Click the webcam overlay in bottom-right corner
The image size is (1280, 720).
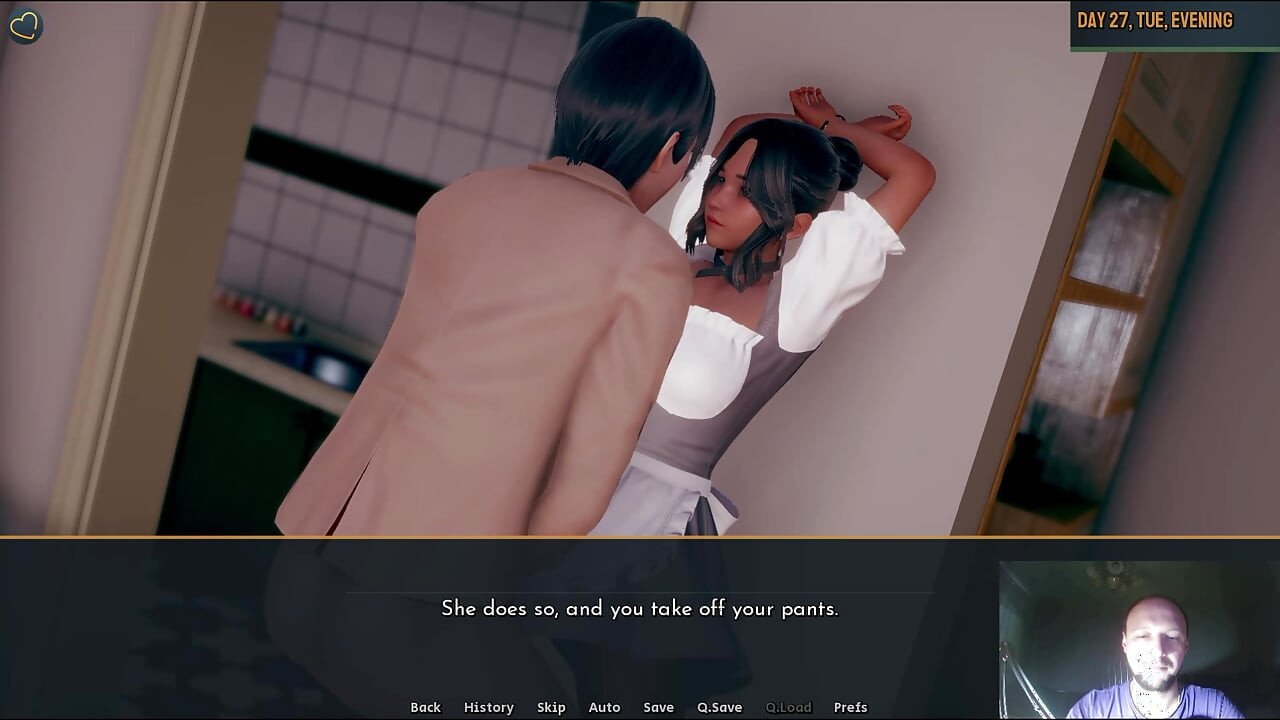click(x=1139, y=640)
